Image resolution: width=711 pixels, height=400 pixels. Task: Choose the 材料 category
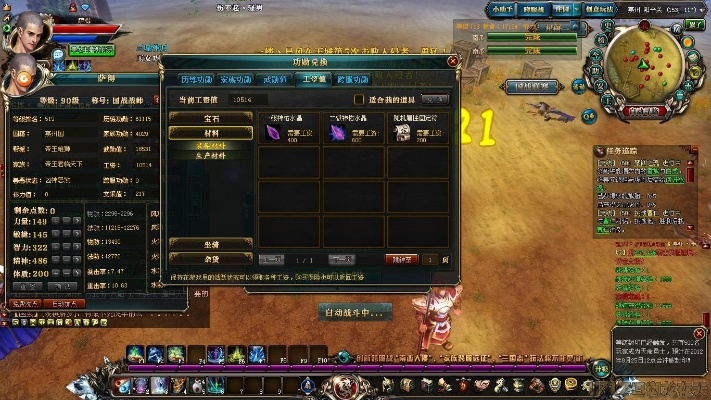point(210,131)
